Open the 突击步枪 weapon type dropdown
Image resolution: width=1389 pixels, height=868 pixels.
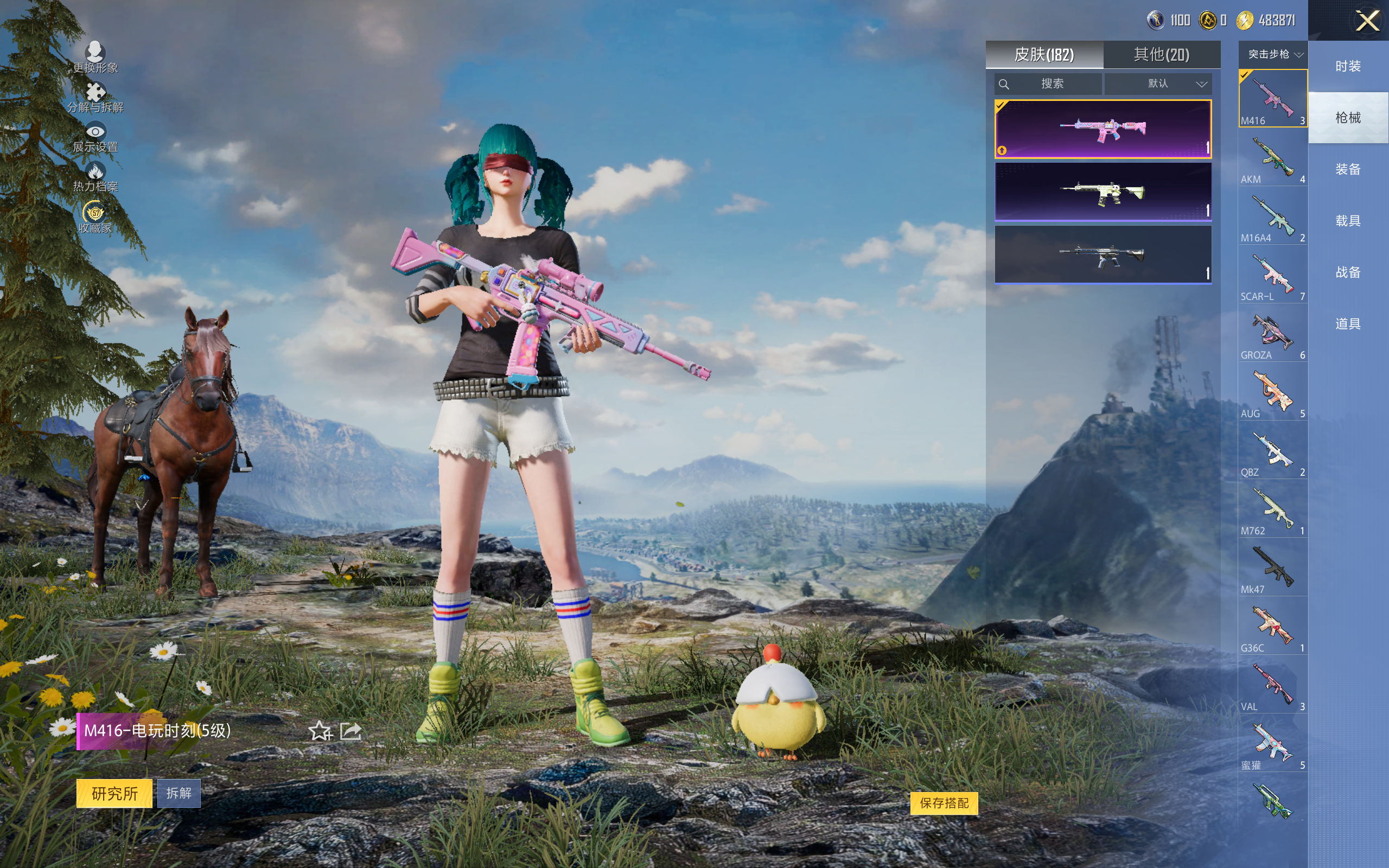(x=1272, y=55)
